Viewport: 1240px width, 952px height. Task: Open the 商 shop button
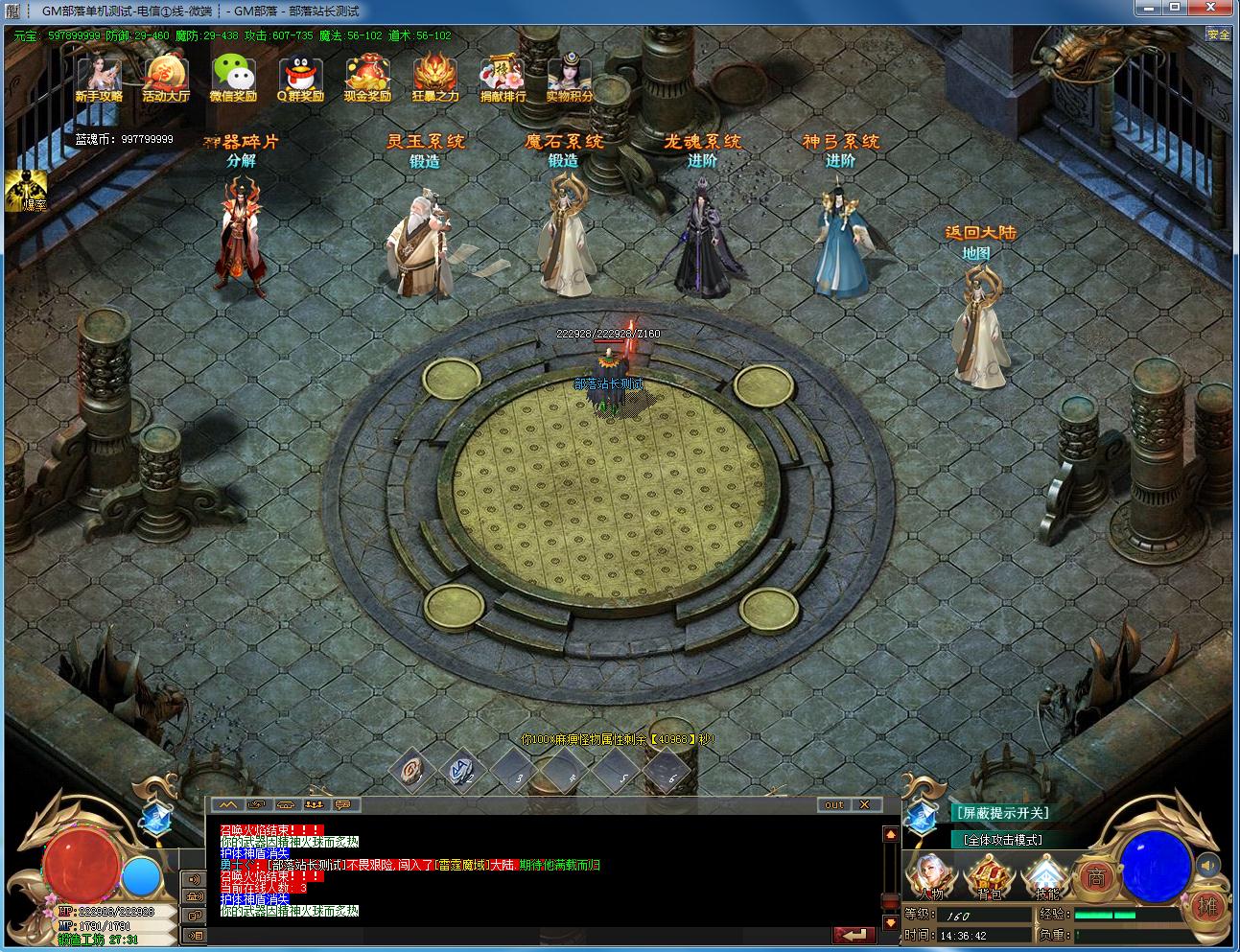1096,876
